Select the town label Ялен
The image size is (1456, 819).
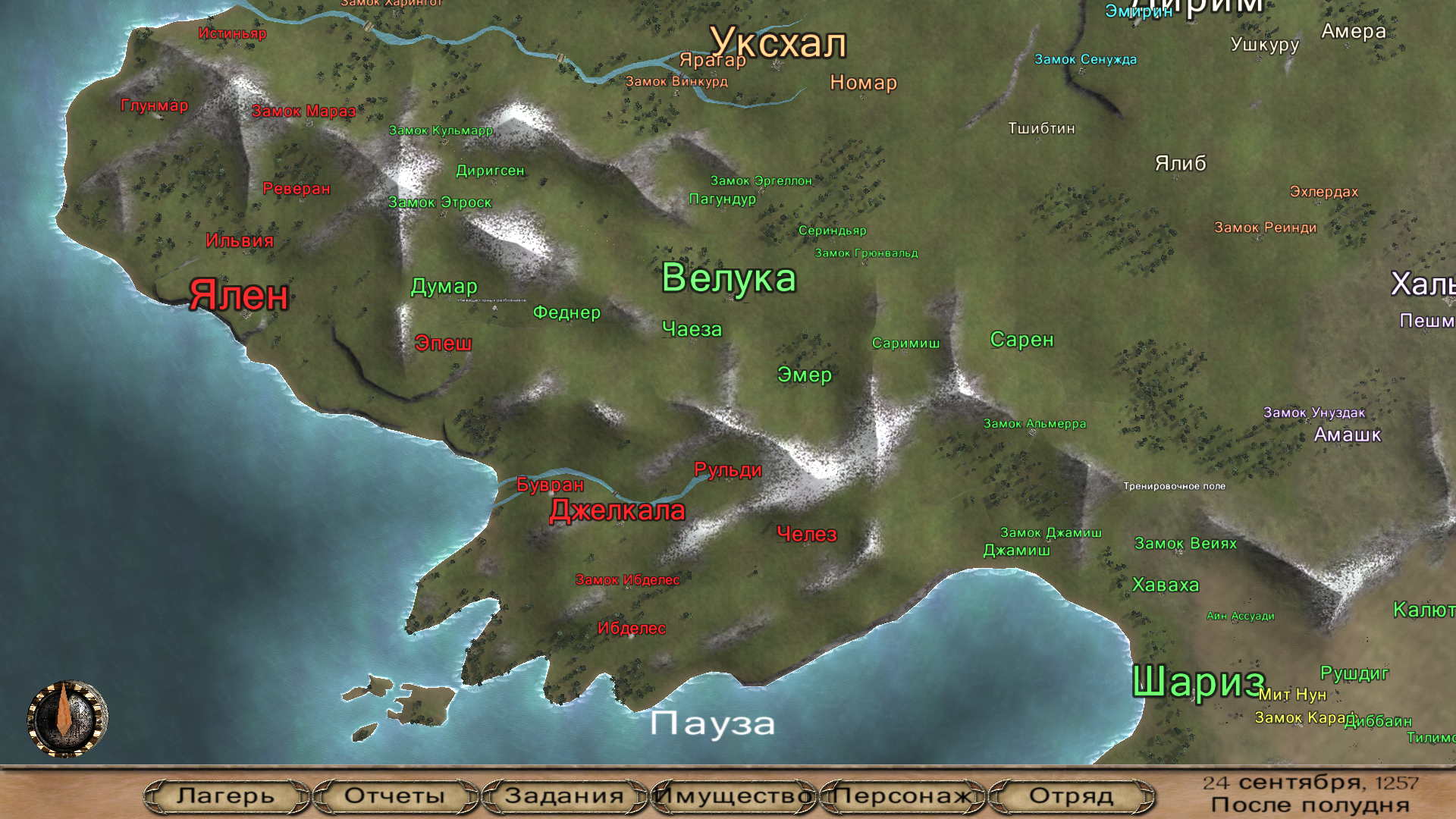[x=238, y=295]
